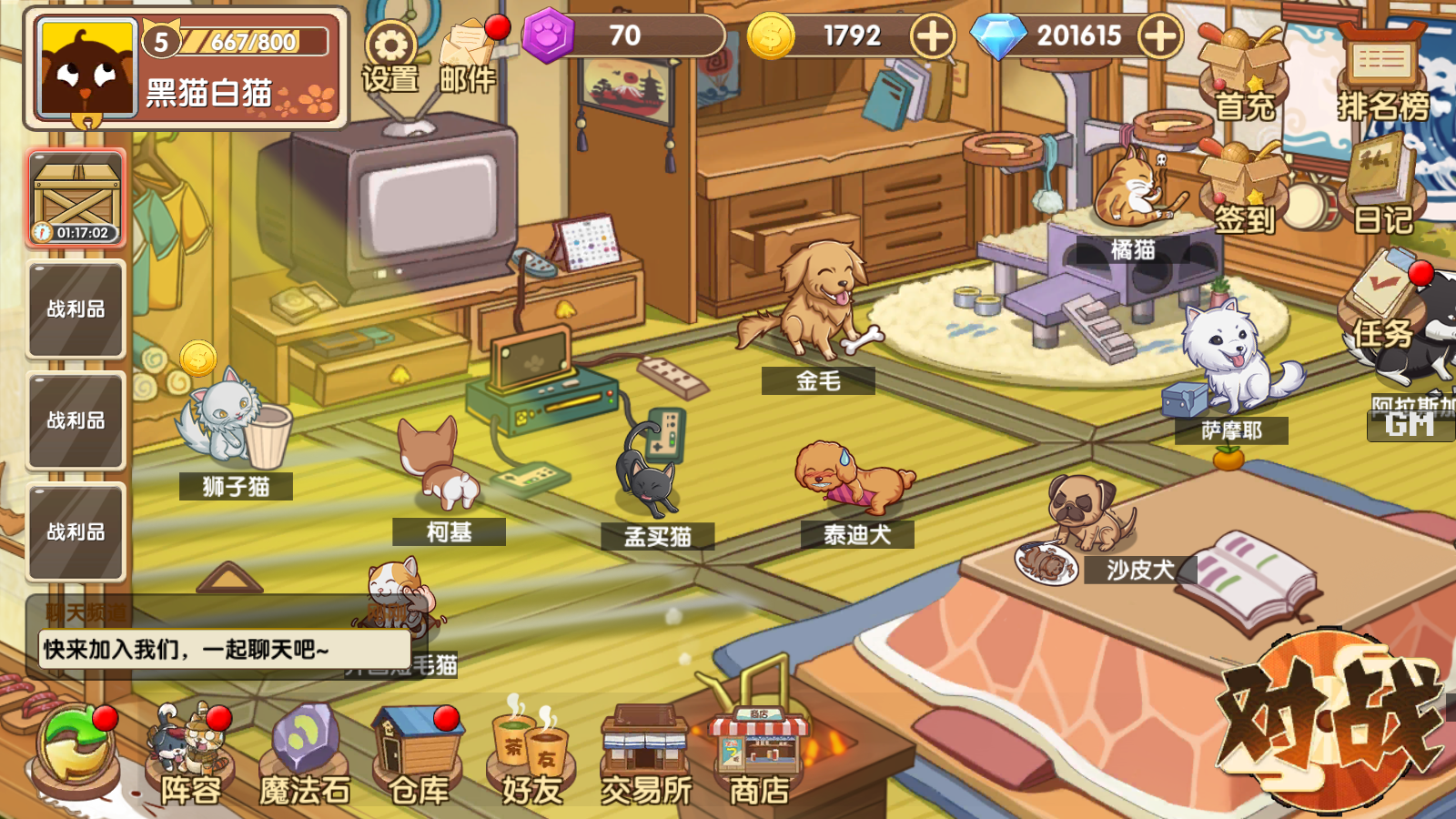
Task: Start a 对战 battle
Action: (1329, 719)
